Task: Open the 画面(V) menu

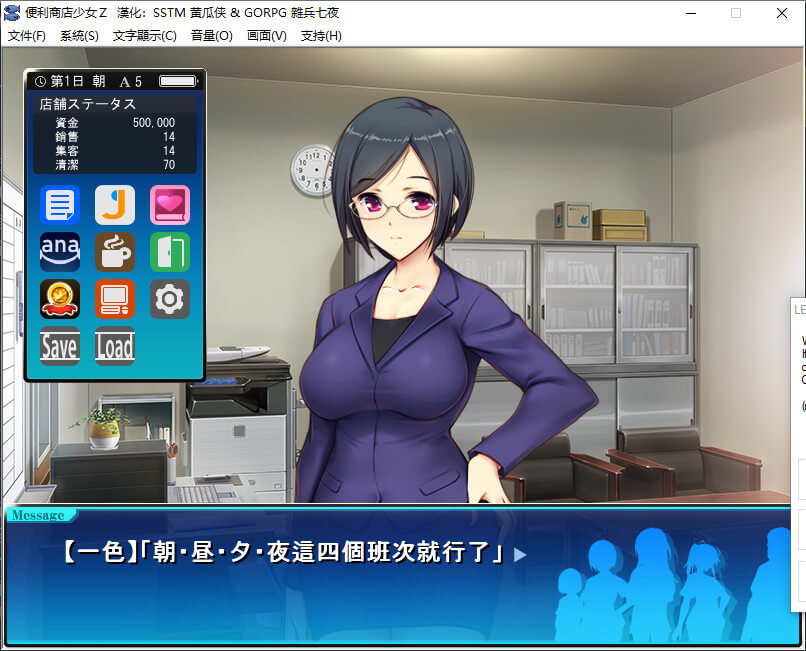Action: pyautogui.click(x=266, y=36)
